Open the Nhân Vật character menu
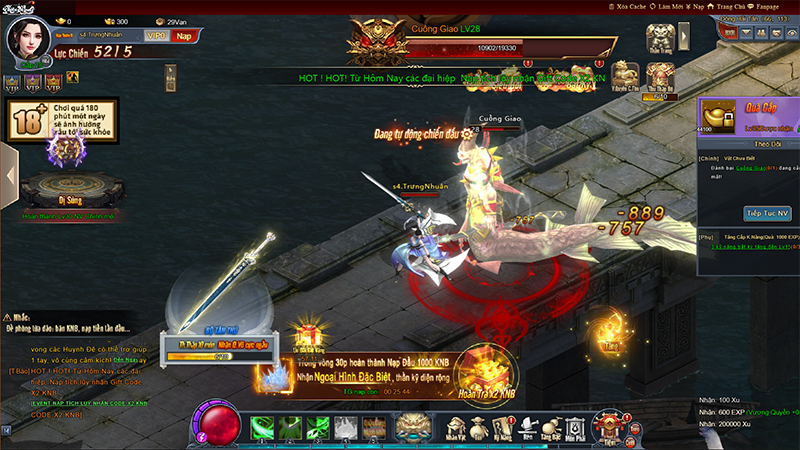Viewport: 800px width, 450px height. point(457,427)
